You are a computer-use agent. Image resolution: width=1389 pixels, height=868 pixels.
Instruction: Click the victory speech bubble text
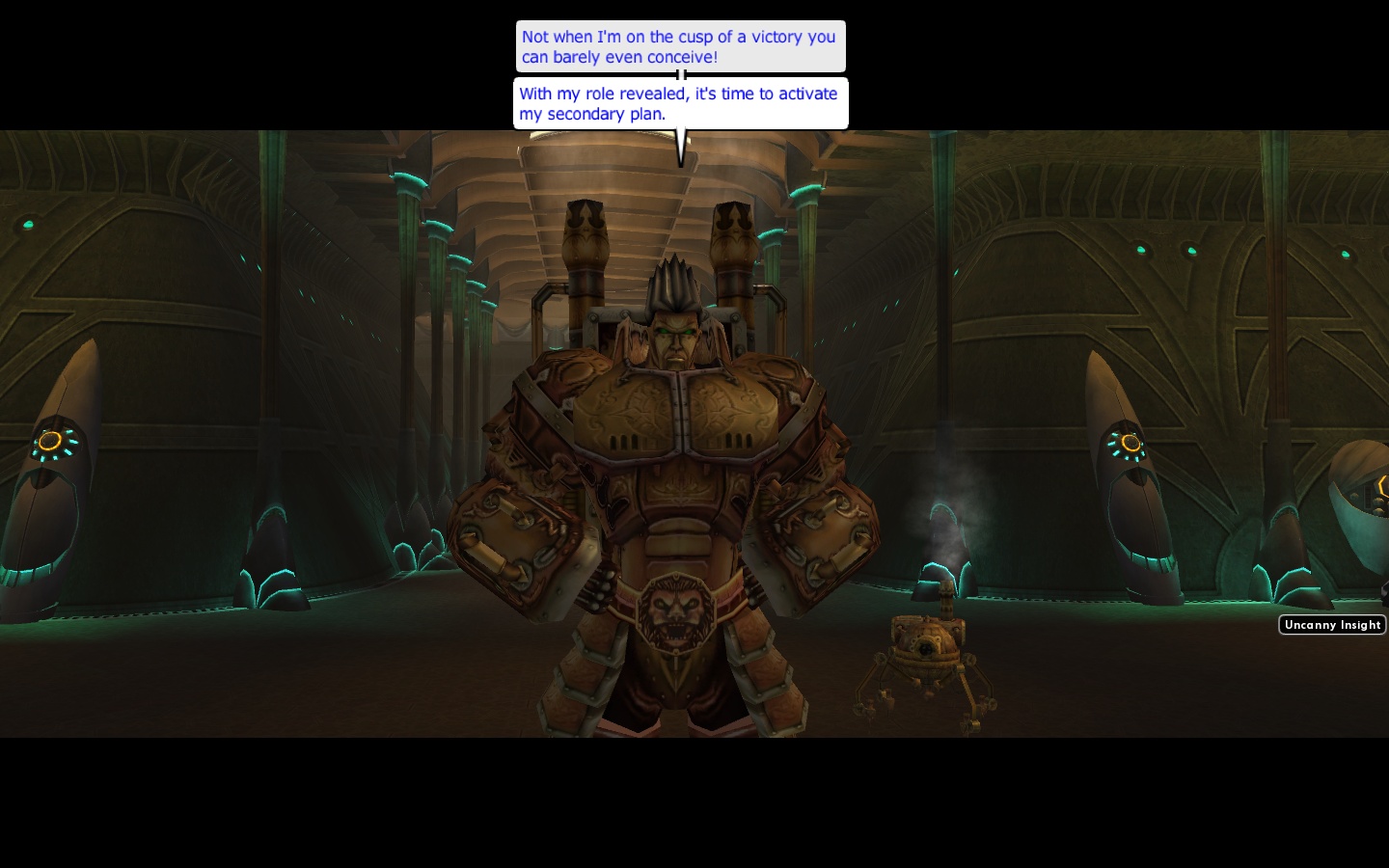[x=680, y=46]
